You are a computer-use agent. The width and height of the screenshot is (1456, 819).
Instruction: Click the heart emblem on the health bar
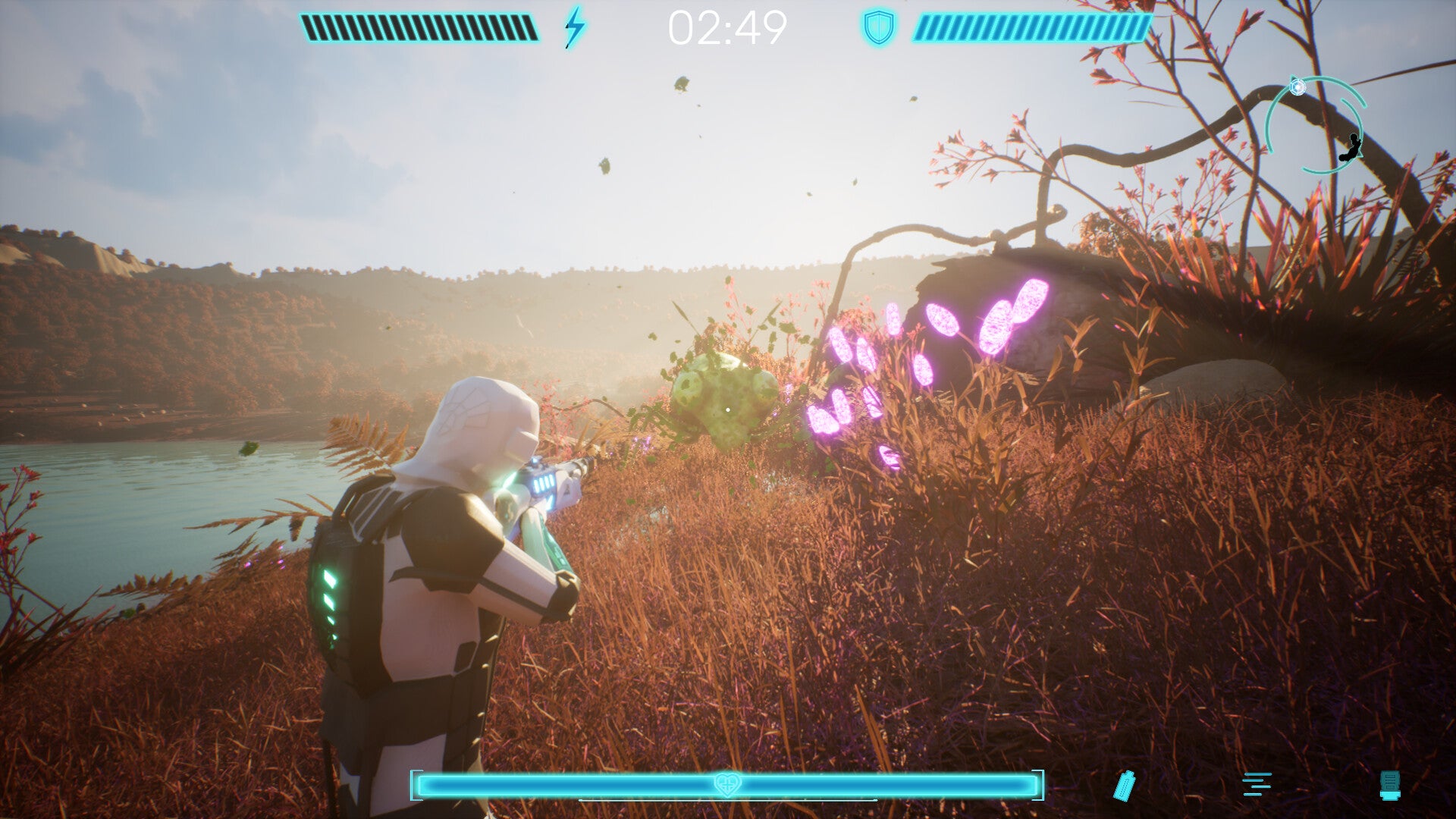point(726,784)
